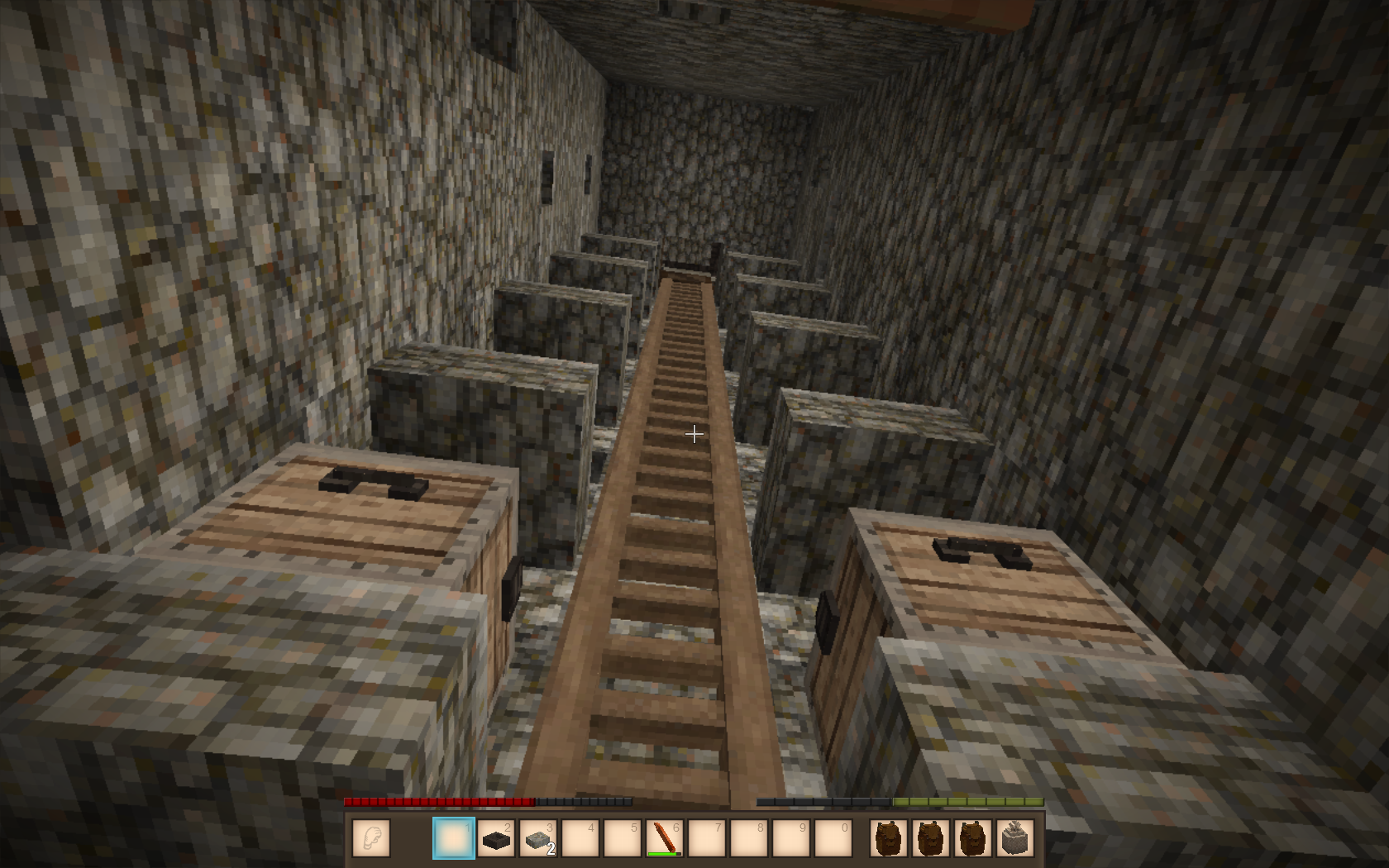Choose empty hotbar slot 4
Image resolution: width=1389 pixels, height=868 pixels.
(580, 838)
